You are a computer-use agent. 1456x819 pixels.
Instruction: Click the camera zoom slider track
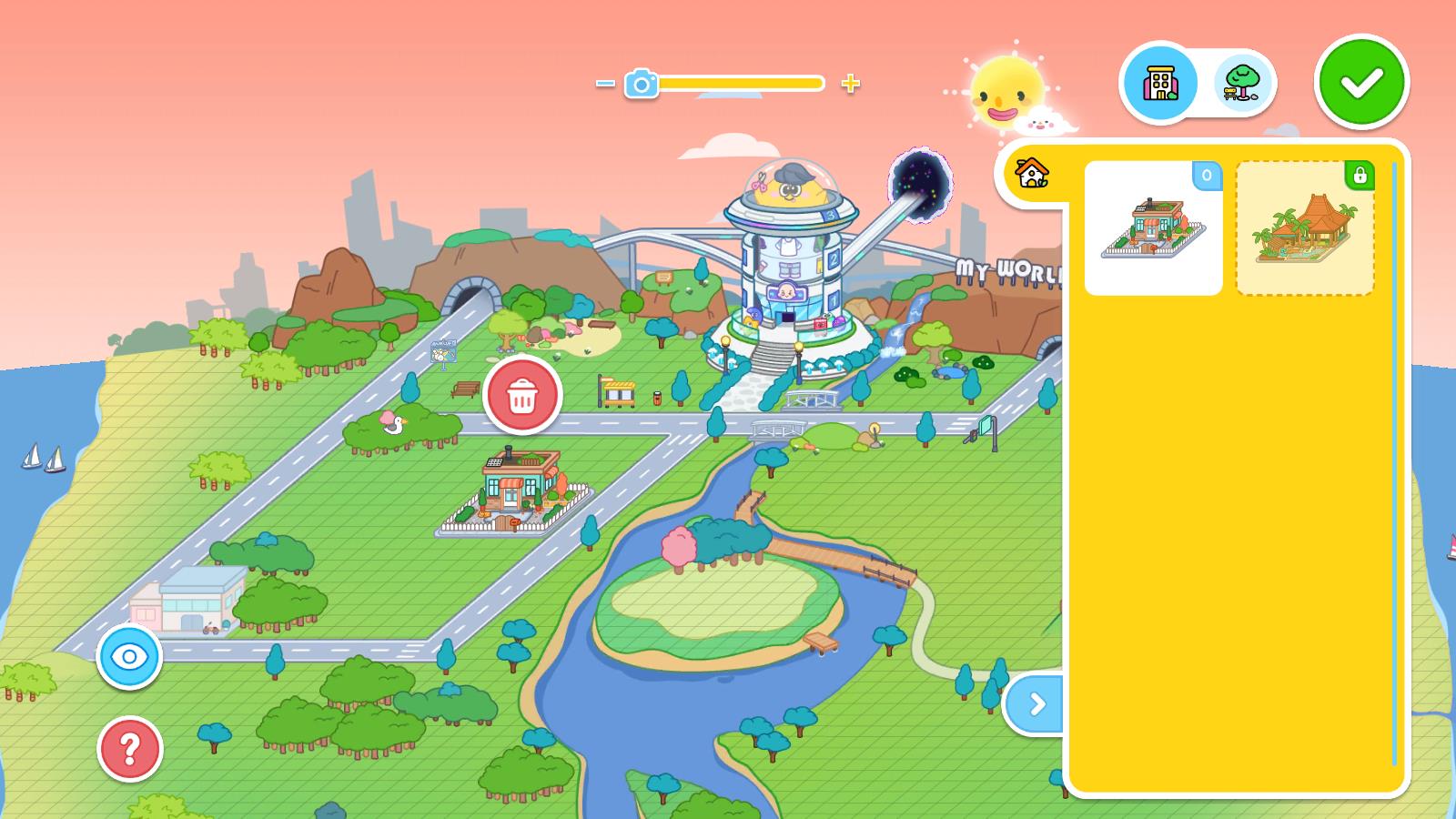pyautogui.click(x=739, y=84)
